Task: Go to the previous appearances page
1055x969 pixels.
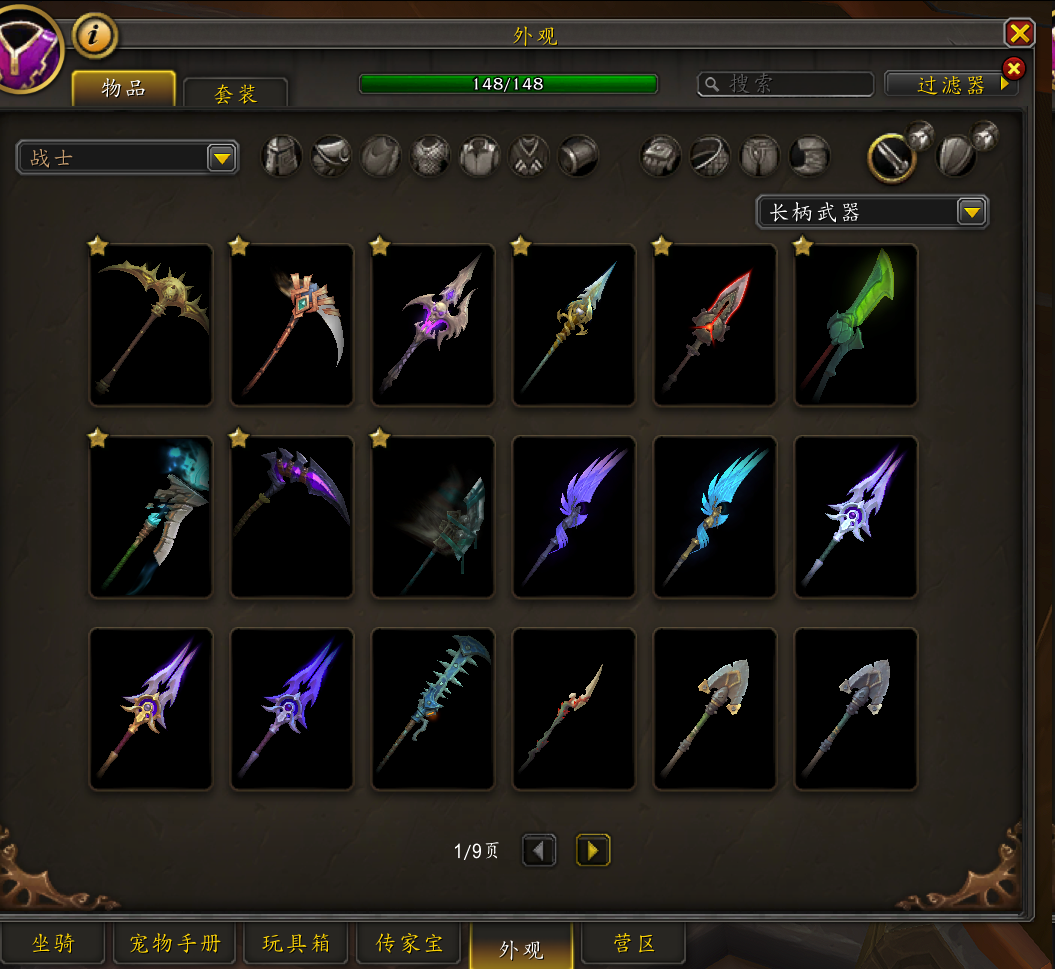Action: [540, 851]
